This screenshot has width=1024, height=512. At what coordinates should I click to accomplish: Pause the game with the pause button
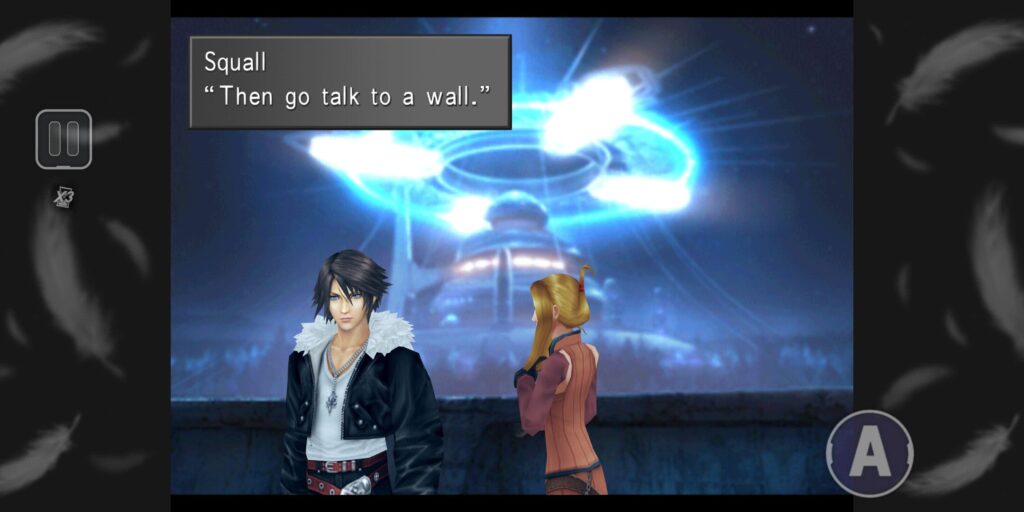[x=64, y=139]
